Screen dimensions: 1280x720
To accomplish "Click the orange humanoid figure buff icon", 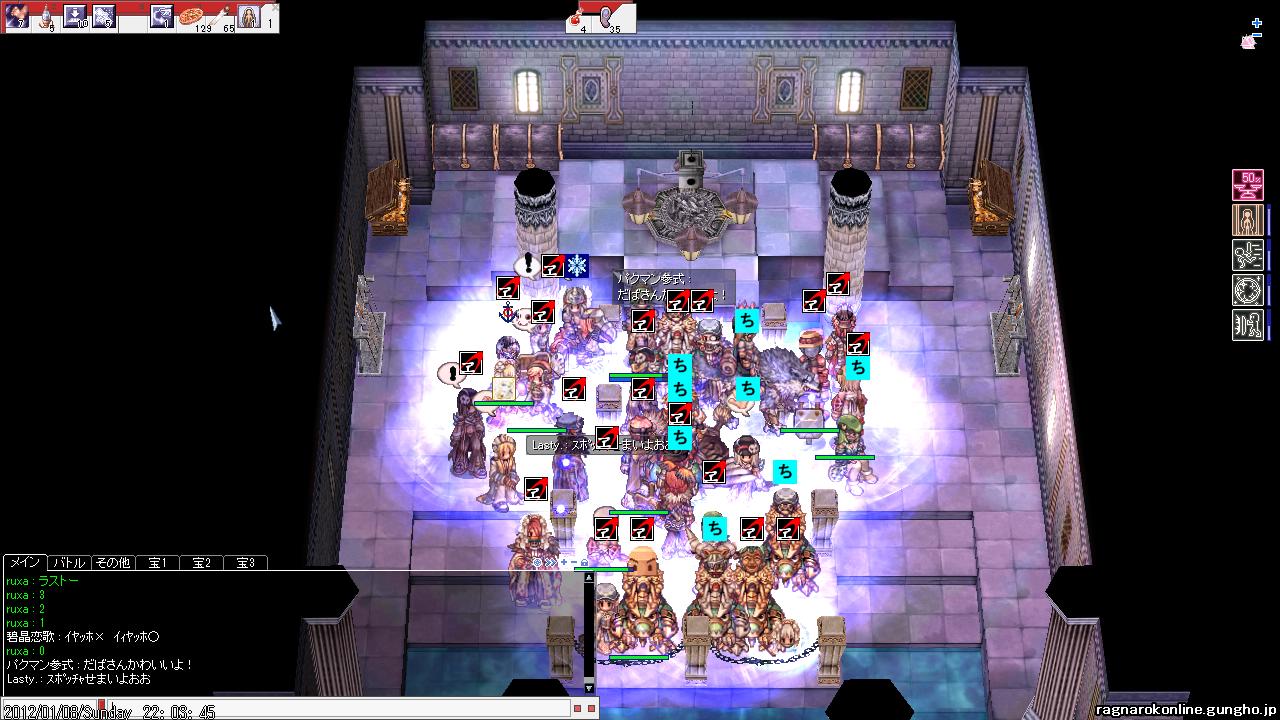I will pyautogui.click(x=1247, y=220).
